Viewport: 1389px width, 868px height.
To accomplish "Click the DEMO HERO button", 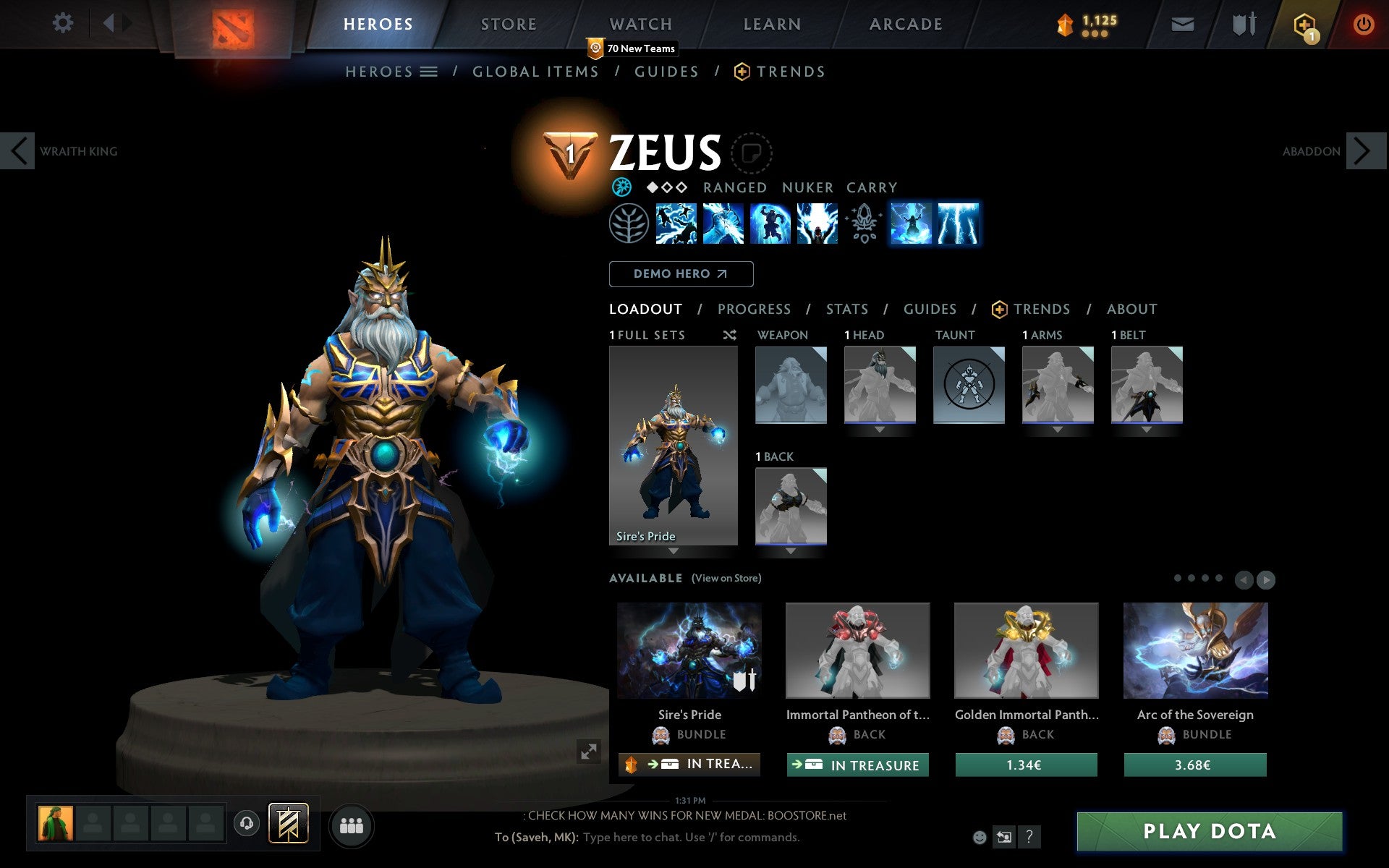I will 681,274.
